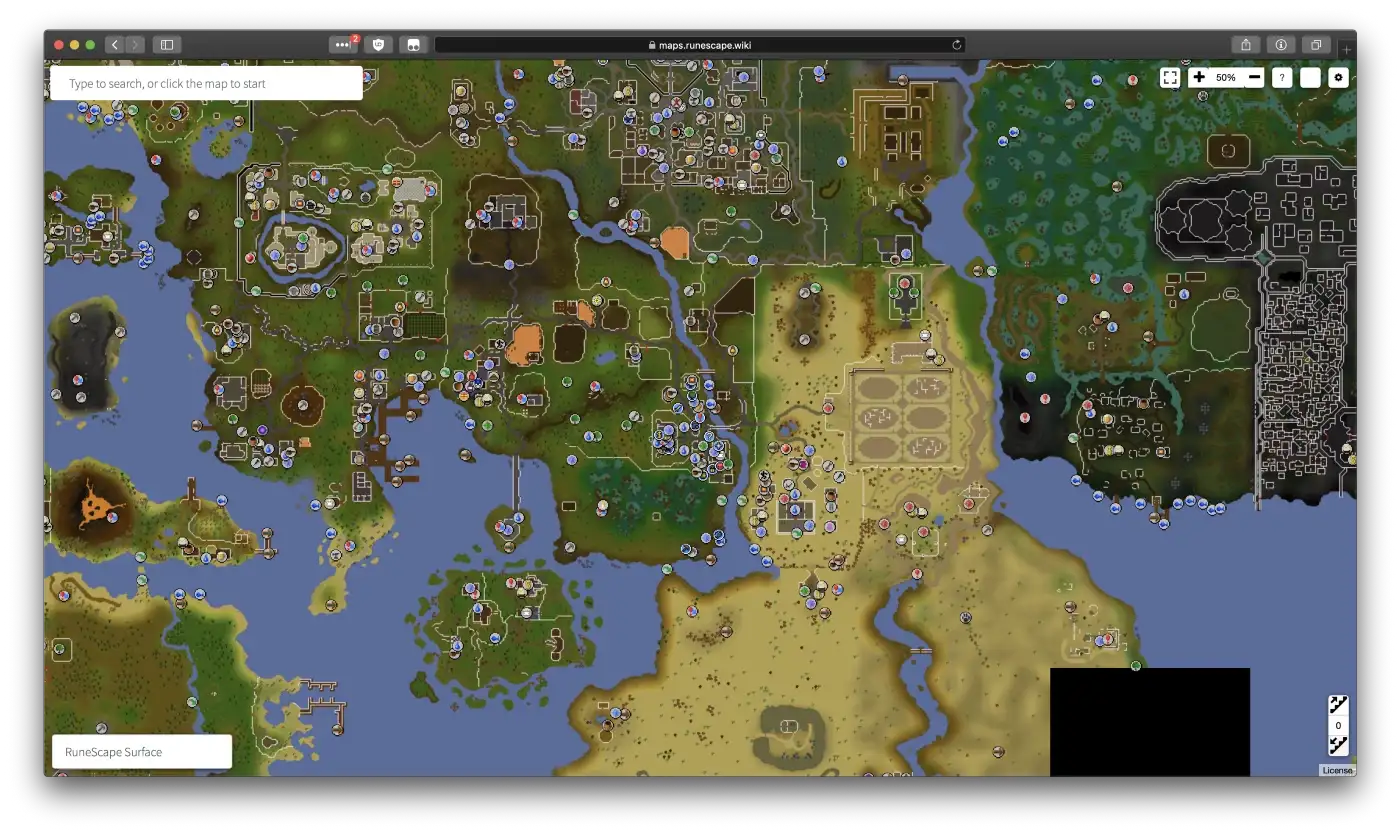
Task: Zoom out using the minus icon
Action: pyautogui.click(x=1254, y=77)
